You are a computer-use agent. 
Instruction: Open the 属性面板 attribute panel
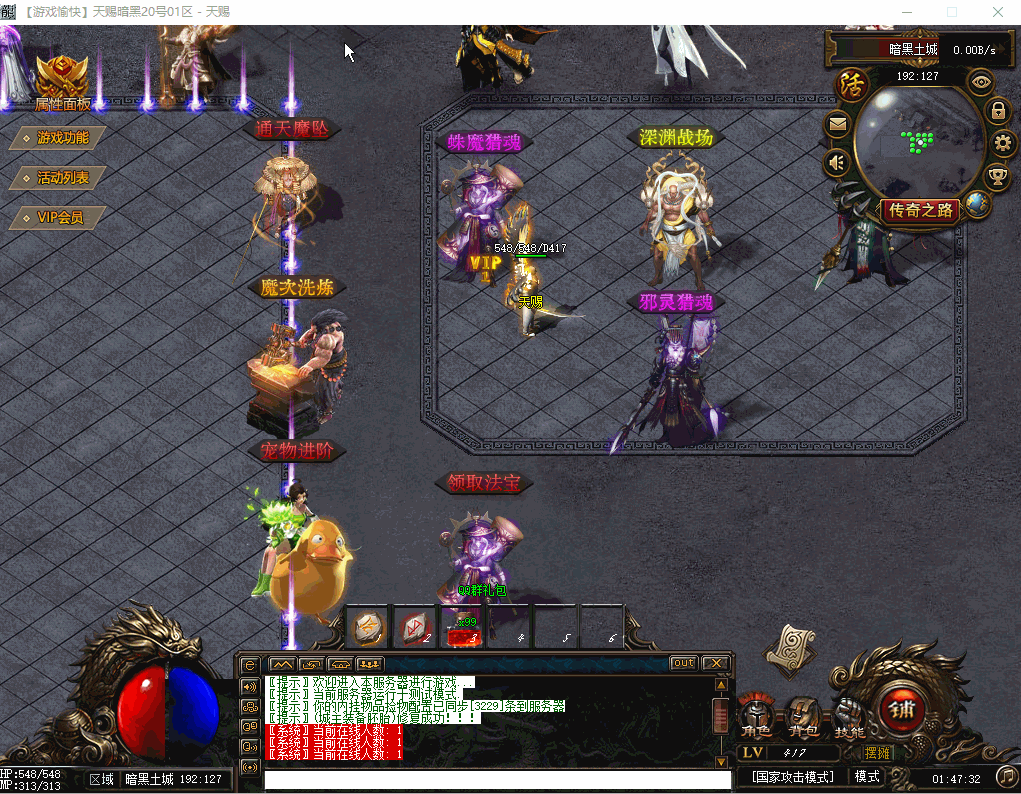pos(62,82)
